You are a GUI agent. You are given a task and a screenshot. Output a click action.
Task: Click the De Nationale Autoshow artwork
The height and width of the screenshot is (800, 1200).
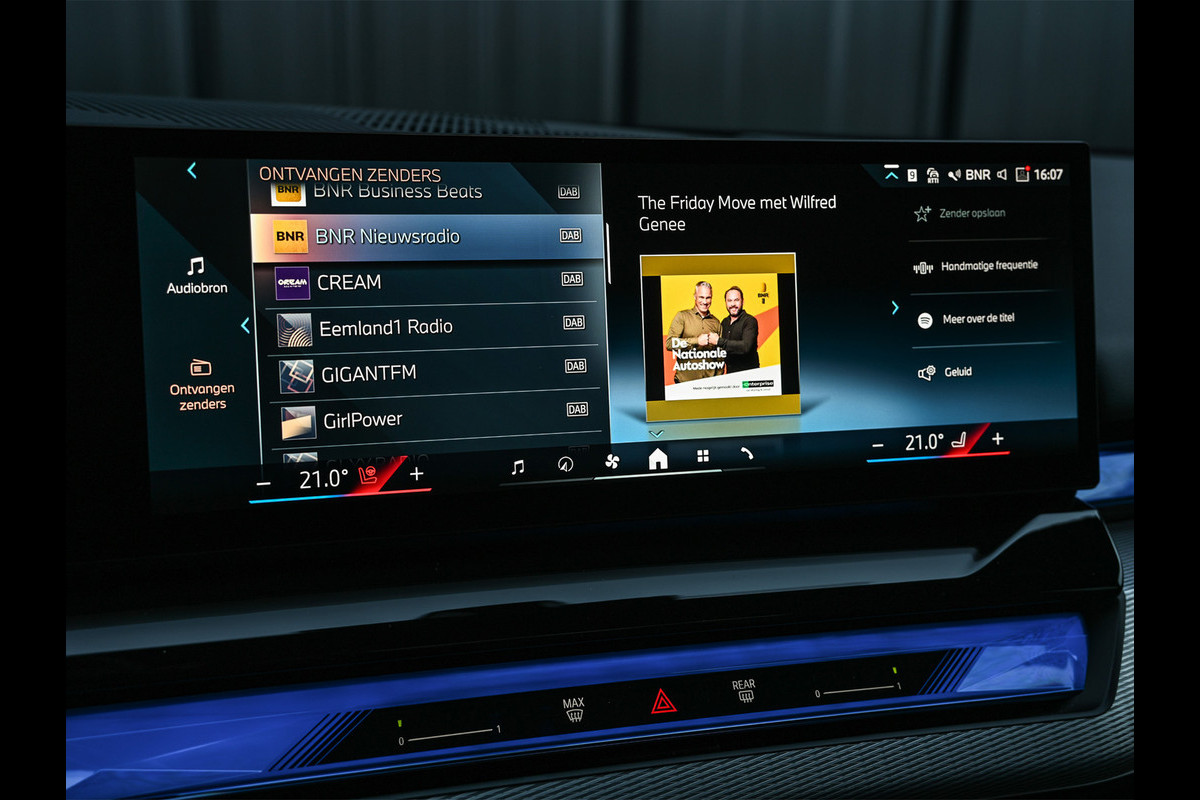click(x=718, y=336)
